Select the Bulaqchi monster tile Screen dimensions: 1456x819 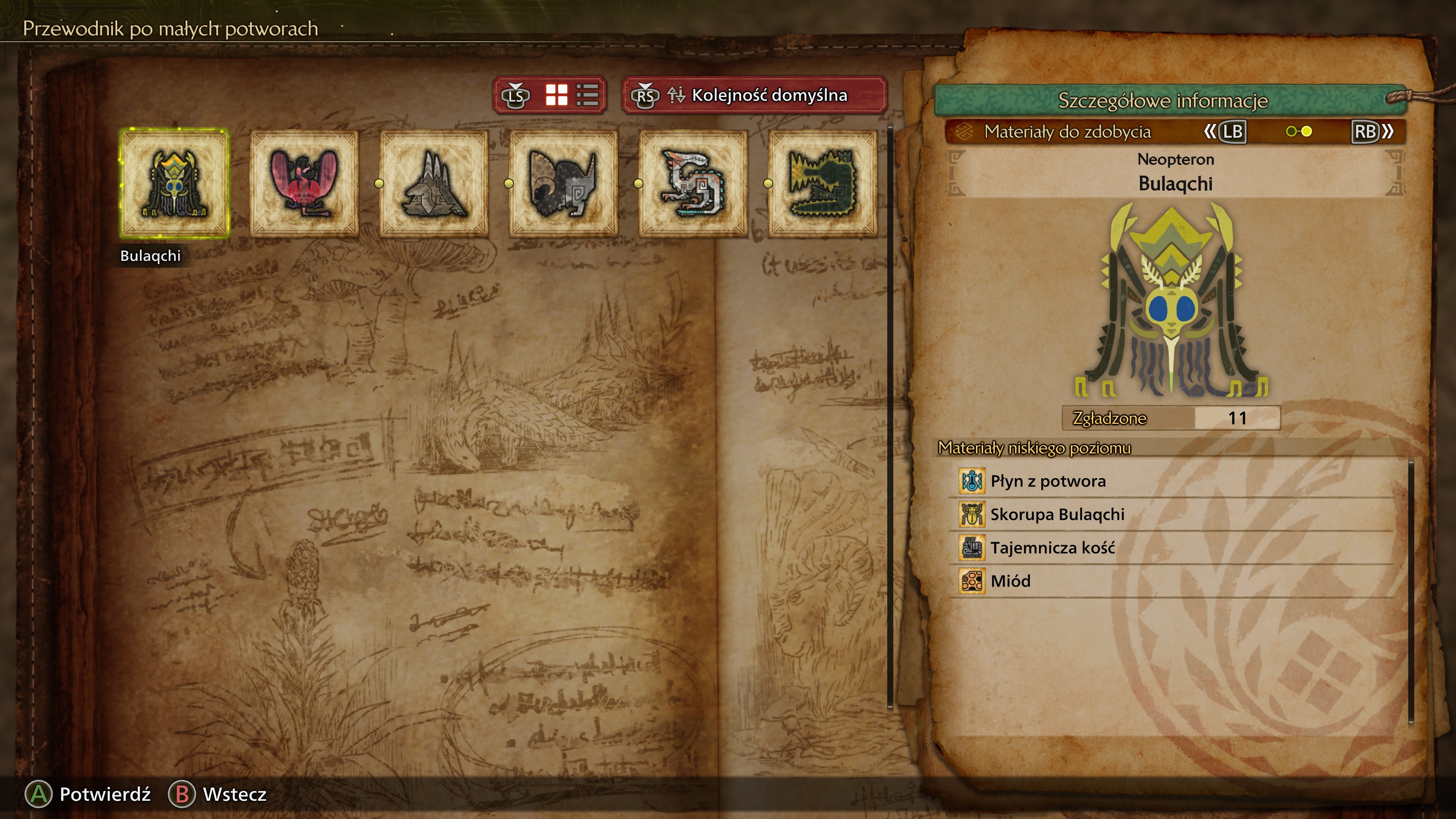pos(174,183)
